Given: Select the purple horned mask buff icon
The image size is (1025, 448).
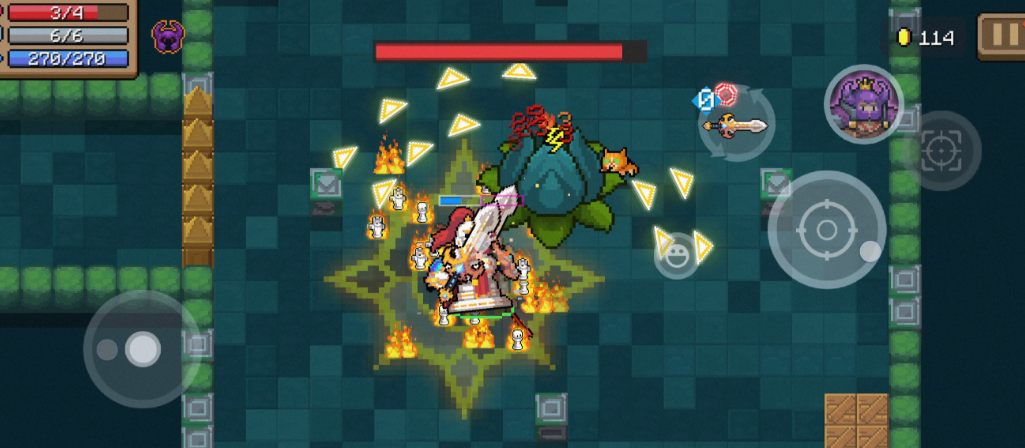Looking at the screenshot, I should 168,37.
